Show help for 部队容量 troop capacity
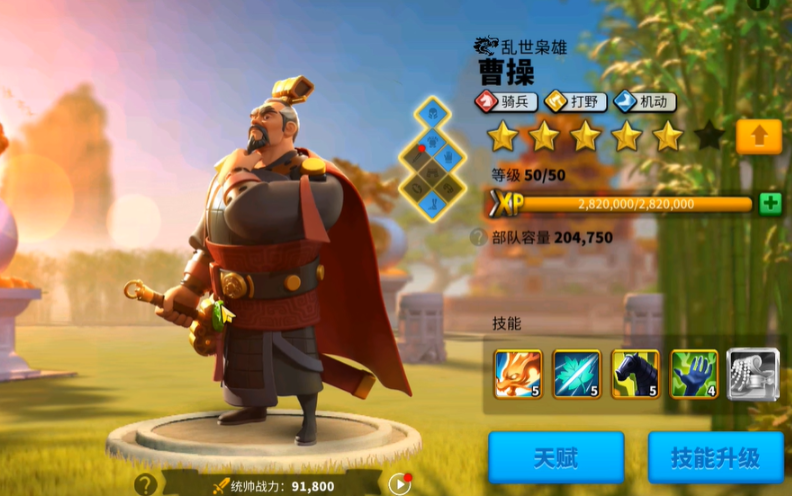The width and height of the screenshot is (792, 496). click(479, 237)
